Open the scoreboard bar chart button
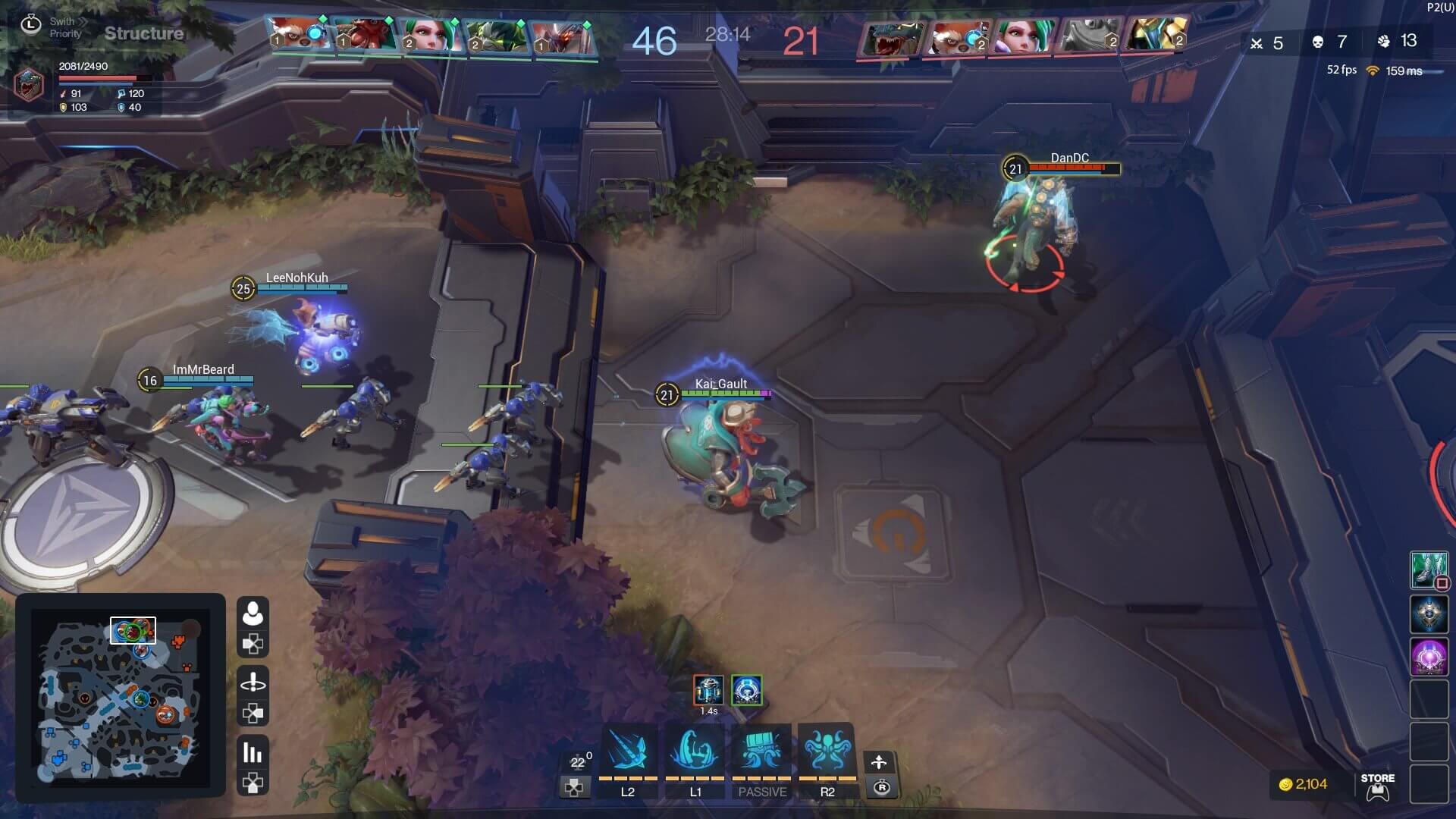Image resolution: width=1456 pixels, height=819 pixels. (x=253, y=752)
